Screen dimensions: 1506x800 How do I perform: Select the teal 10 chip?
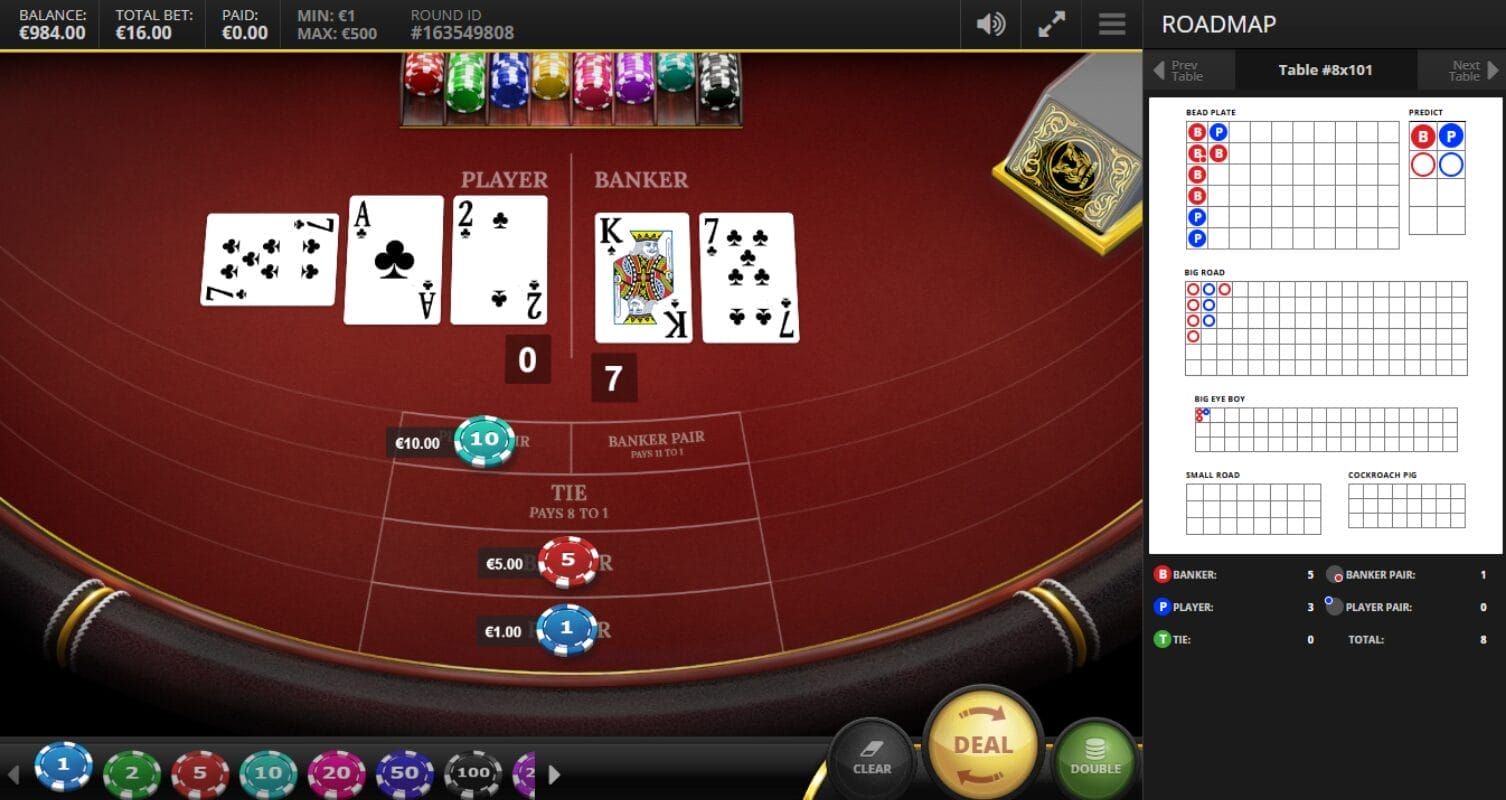pos(268,773)
